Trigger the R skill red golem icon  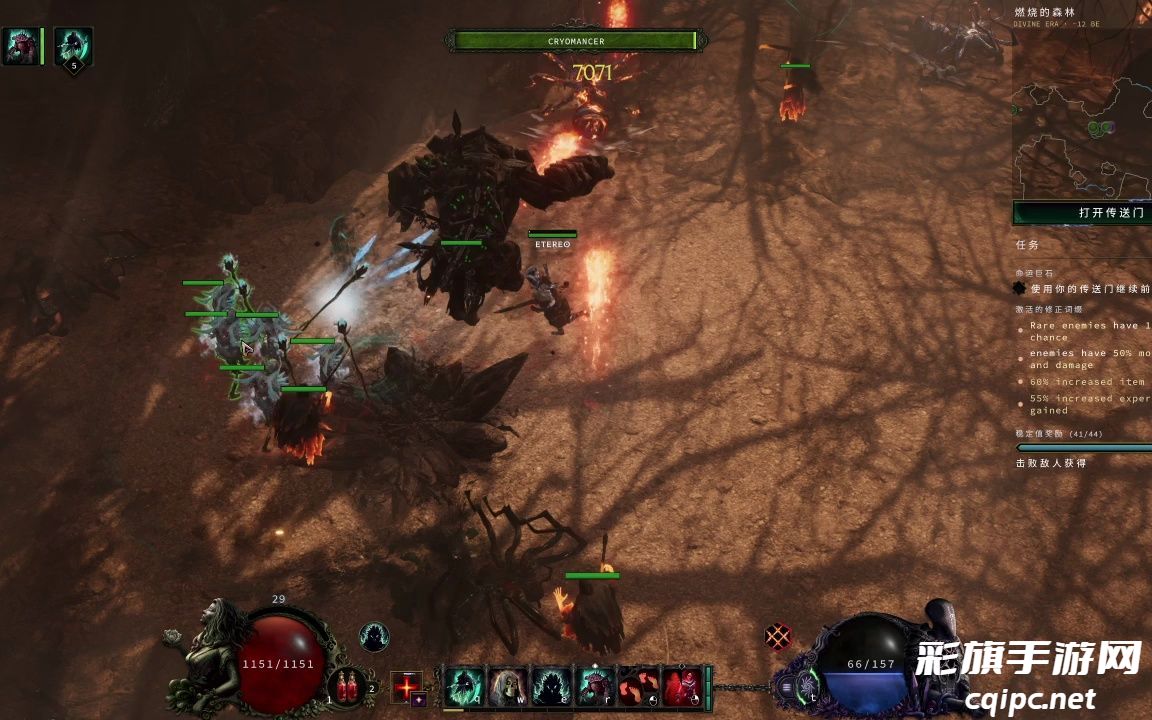(595, 686)
